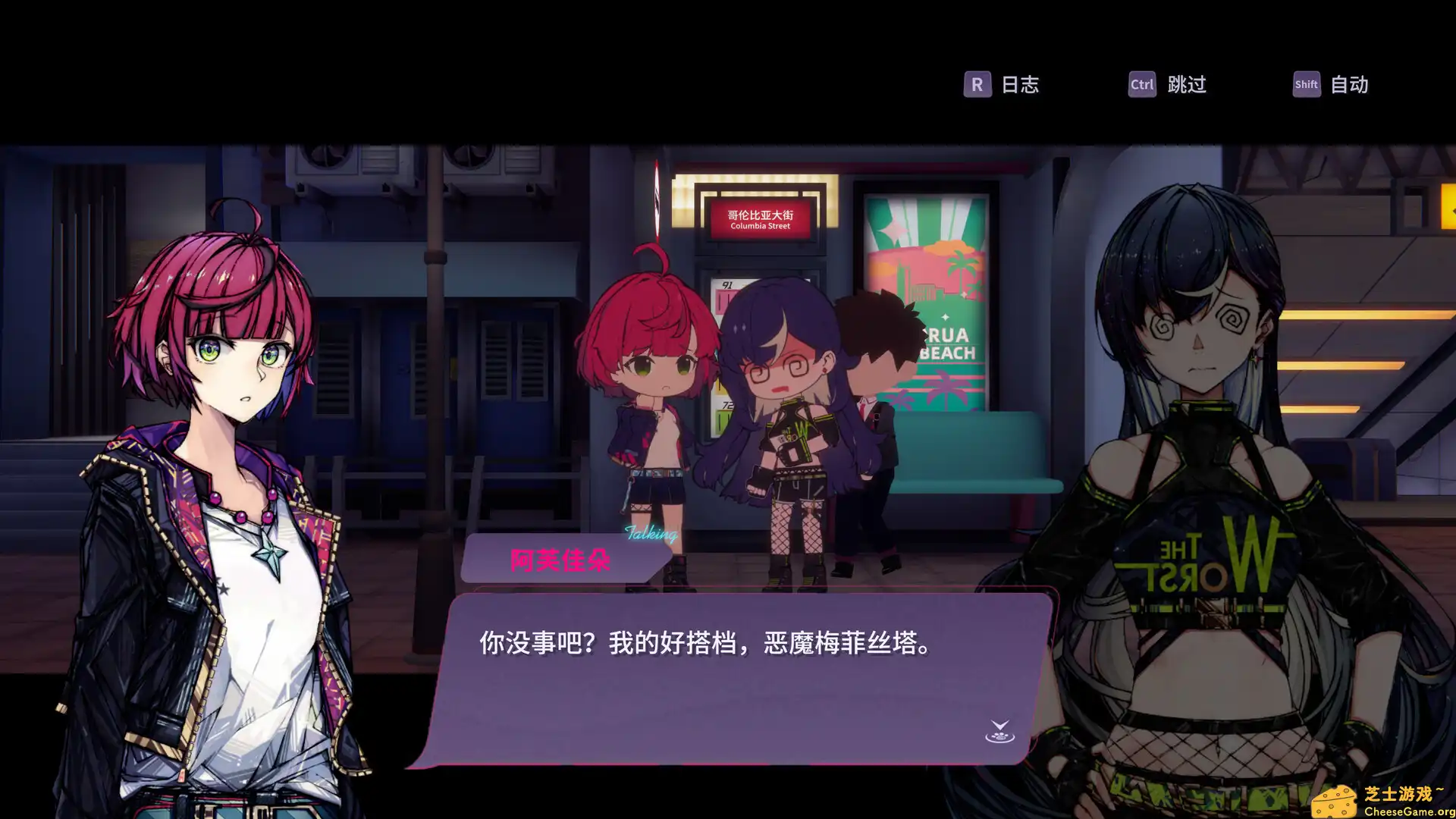Click the coffee cup icon below the dialogue arrow
The image size is (1456, 819).
point(1001,738)
